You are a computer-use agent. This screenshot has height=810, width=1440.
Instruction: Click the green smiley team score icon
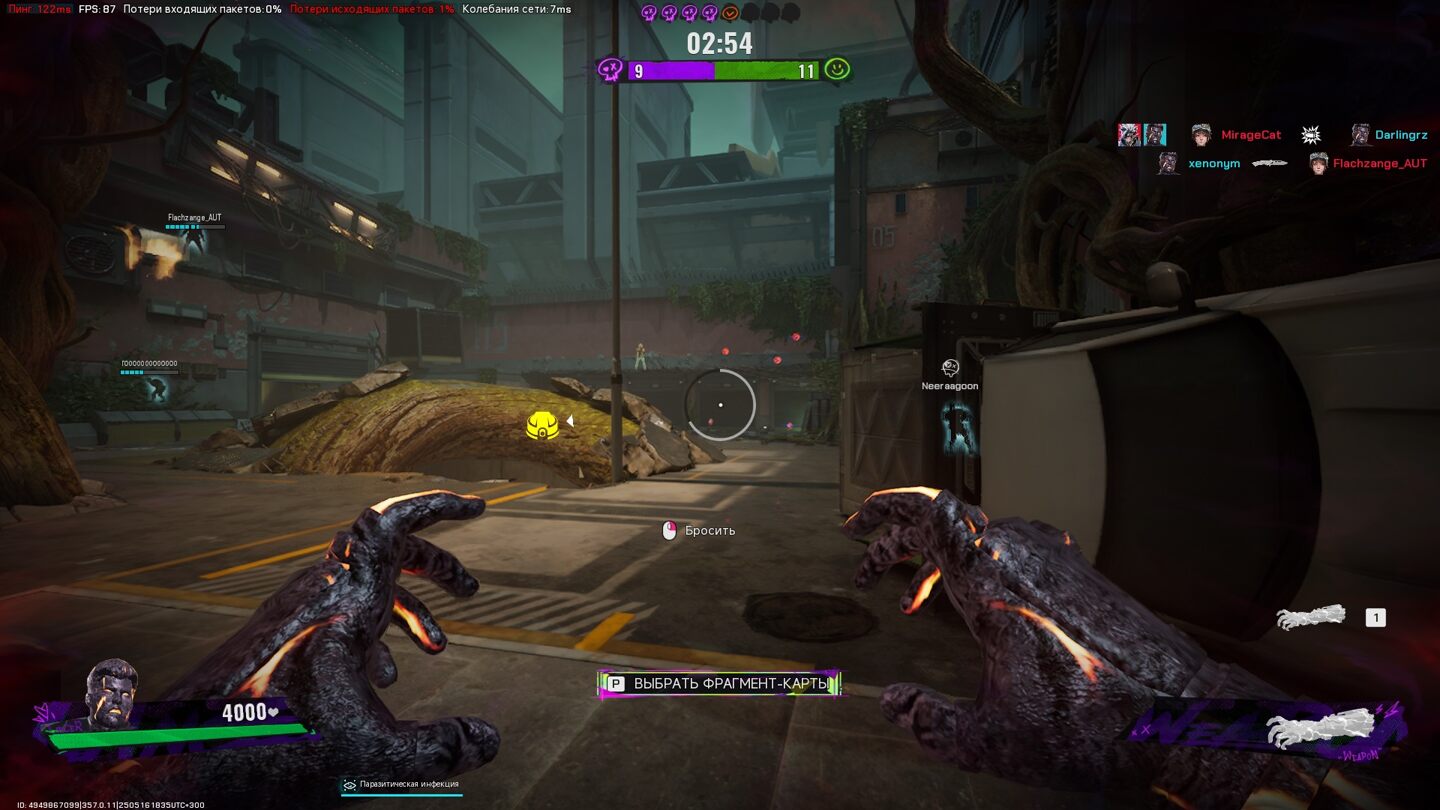point(837,69)
